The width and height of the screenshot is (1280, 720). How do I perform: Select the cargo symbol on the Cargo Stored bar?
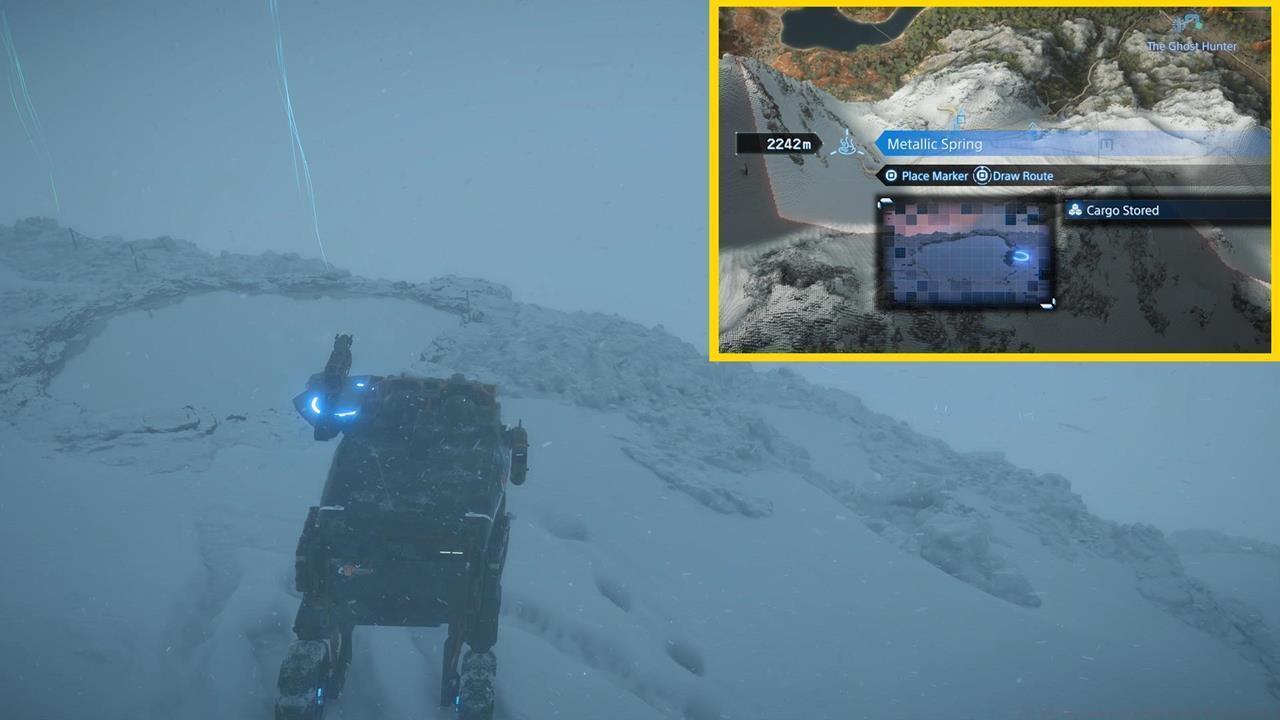pos(1075,210)
